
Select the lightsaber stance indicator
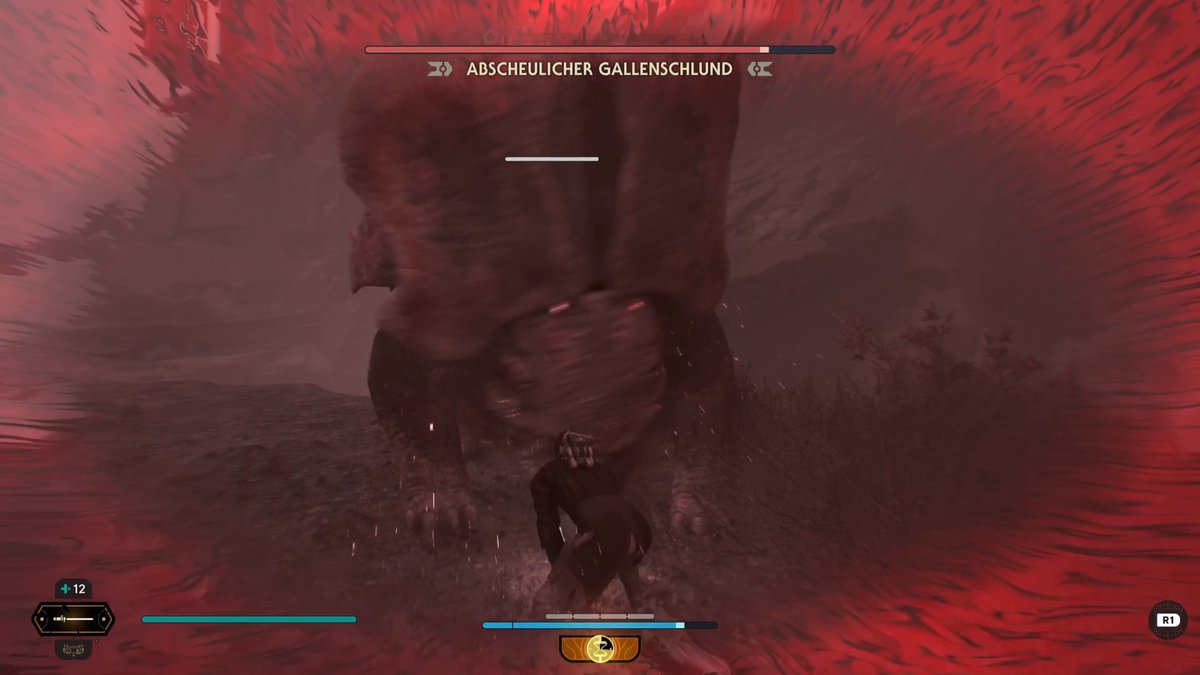tap(73, 619)
